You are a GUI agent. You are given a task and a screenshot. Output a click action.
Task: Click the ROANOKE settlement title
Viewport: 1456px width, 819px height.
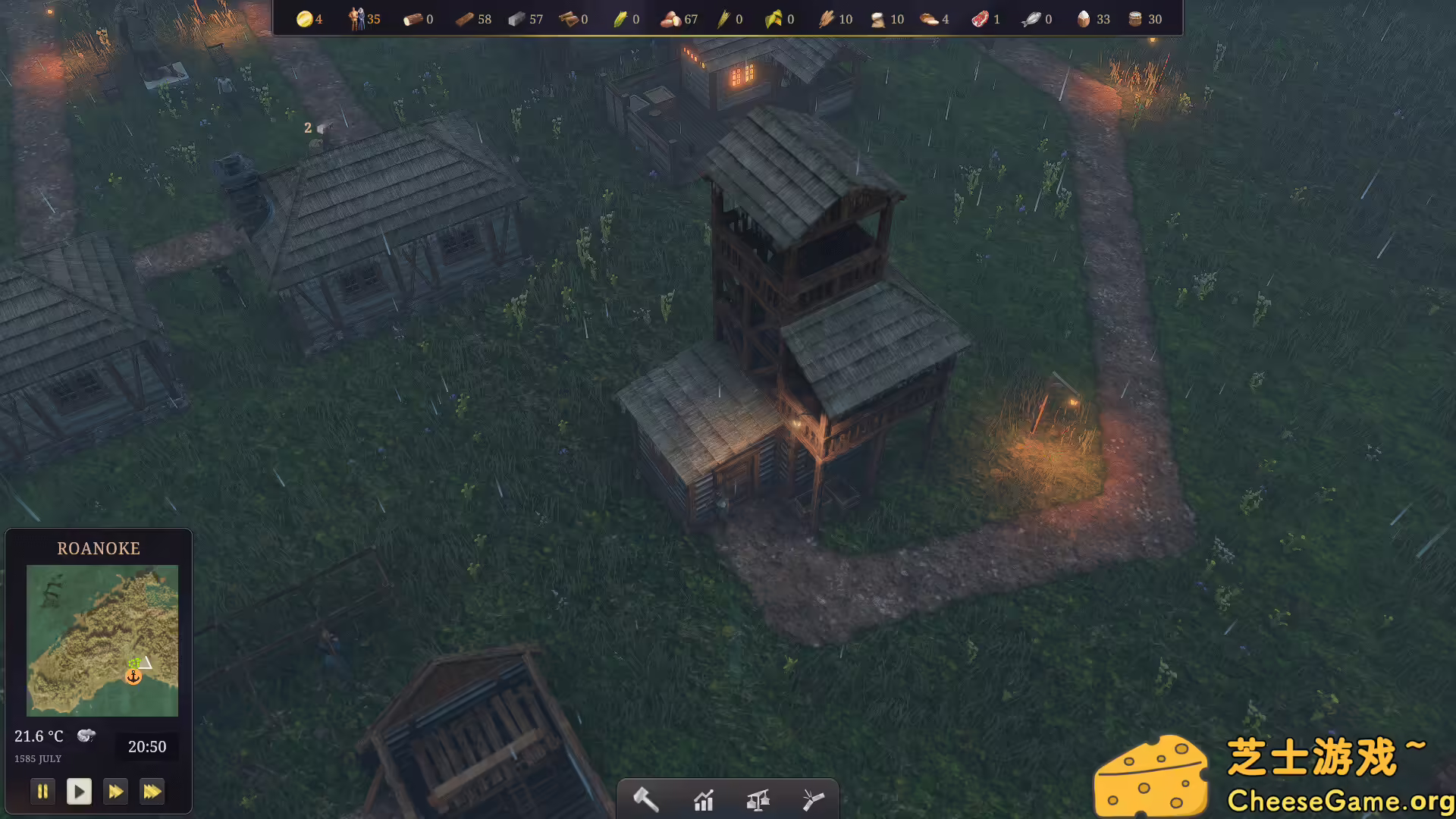click(x=99, y=548)
